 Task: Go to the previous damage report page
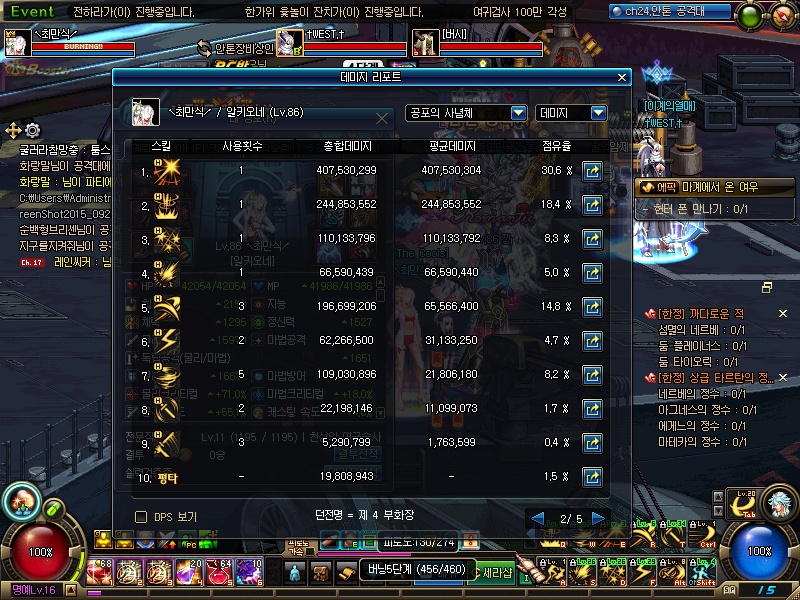[538, 518]
